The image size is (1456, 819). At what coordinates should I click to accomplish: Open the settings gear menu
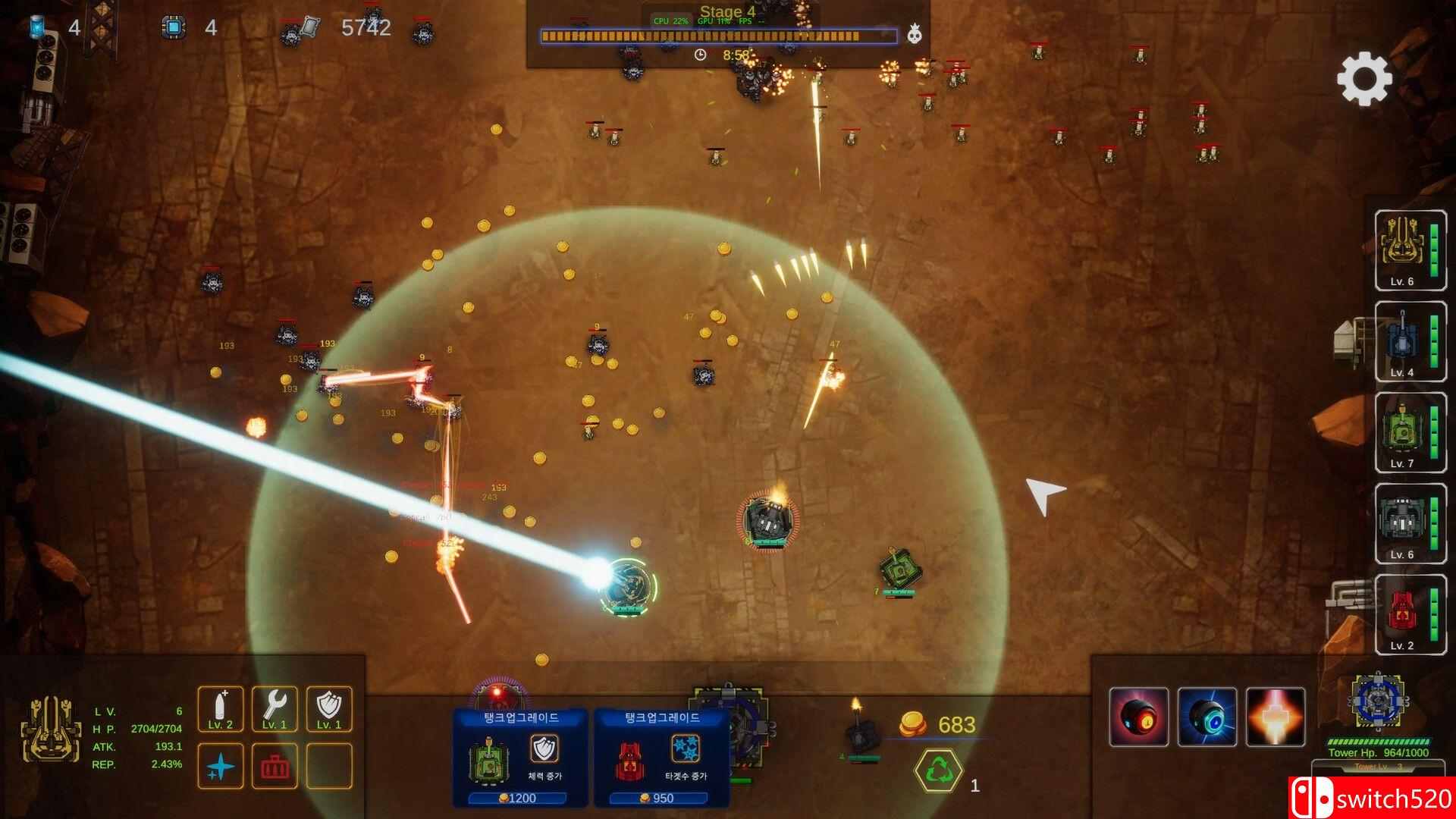pos(1363,78)
